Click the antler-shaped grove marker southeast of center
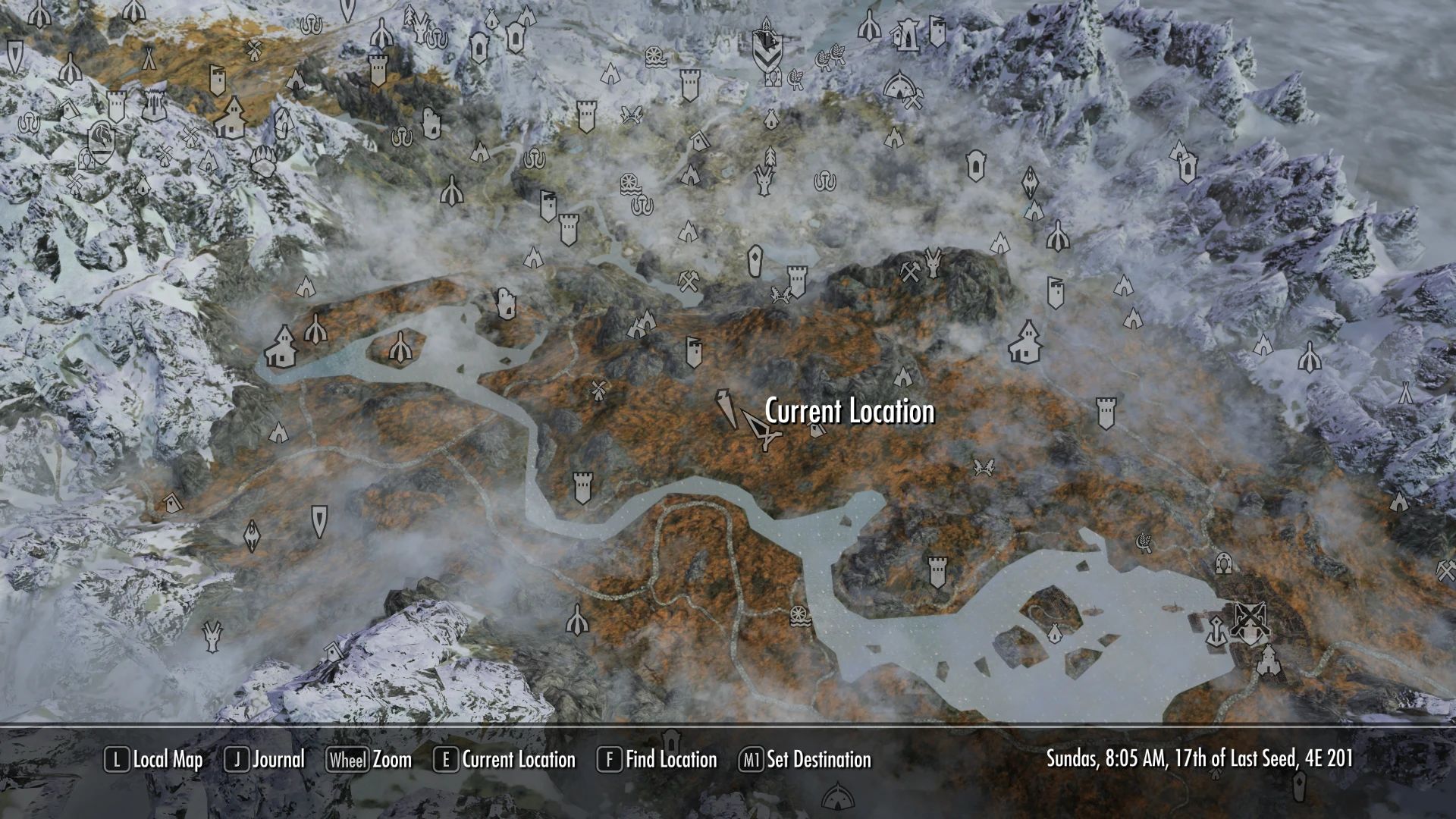The height and width of the screenshot is (819, 1456). [x=983, y=469]
